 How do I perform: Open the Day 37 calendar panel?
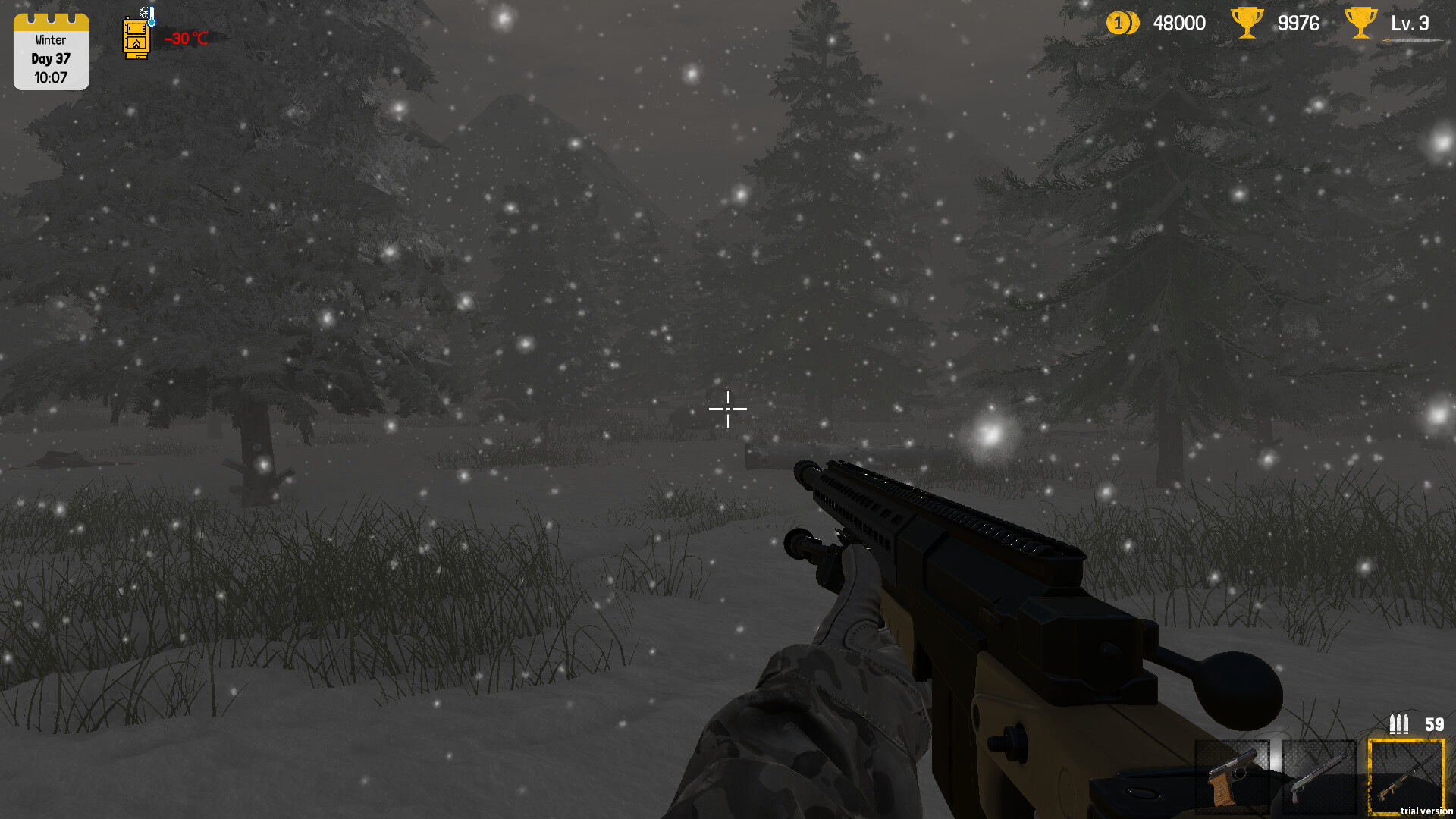51,58
